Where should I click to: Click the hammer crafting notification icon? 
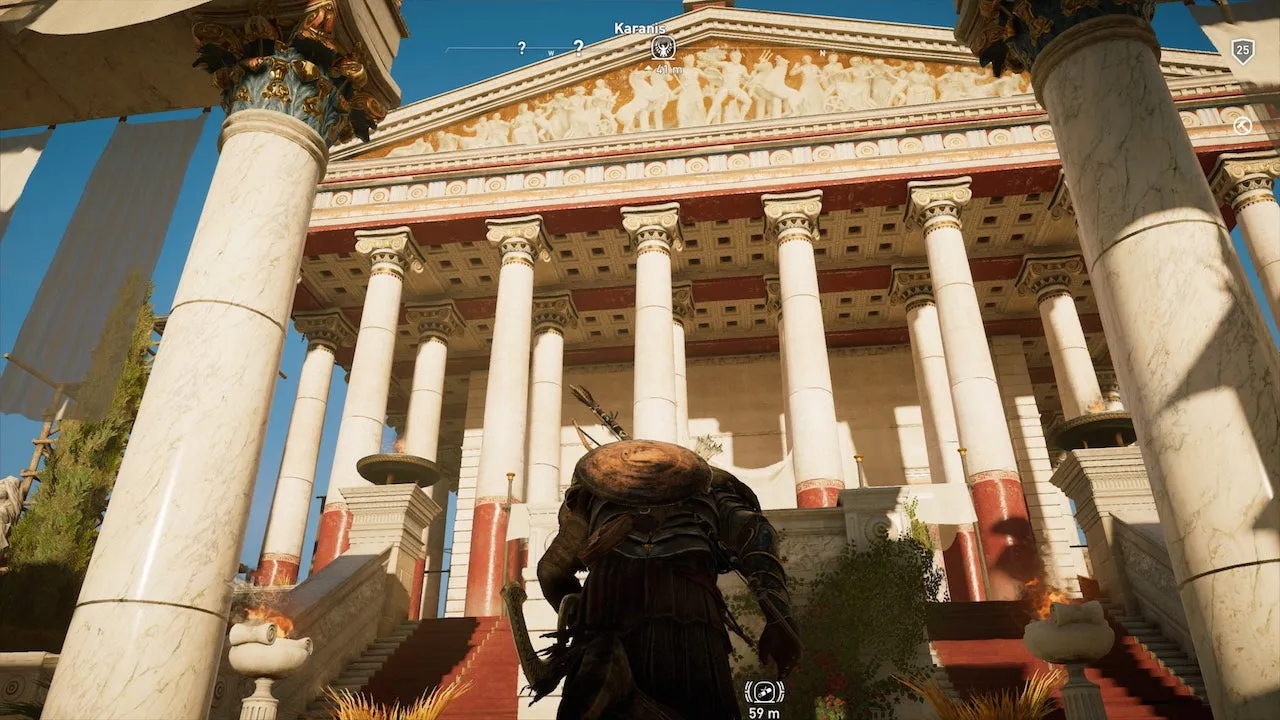pos(1242,125)
